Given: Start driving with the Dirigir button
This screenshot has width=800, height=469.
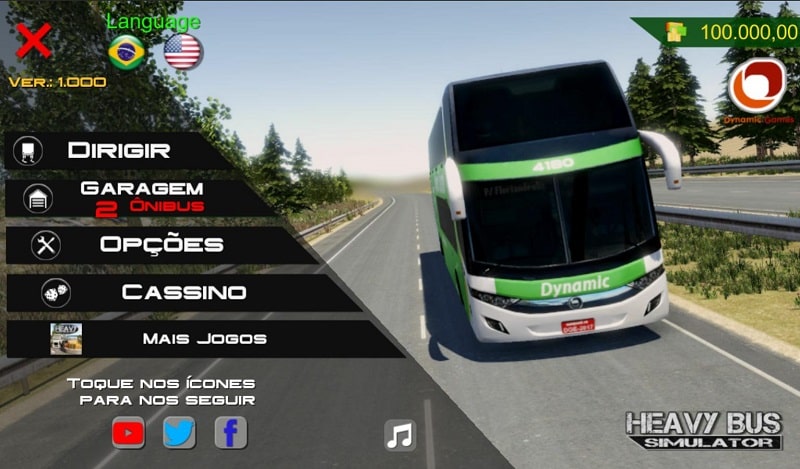Looking at the screenshot, I should tap(118, 151).
